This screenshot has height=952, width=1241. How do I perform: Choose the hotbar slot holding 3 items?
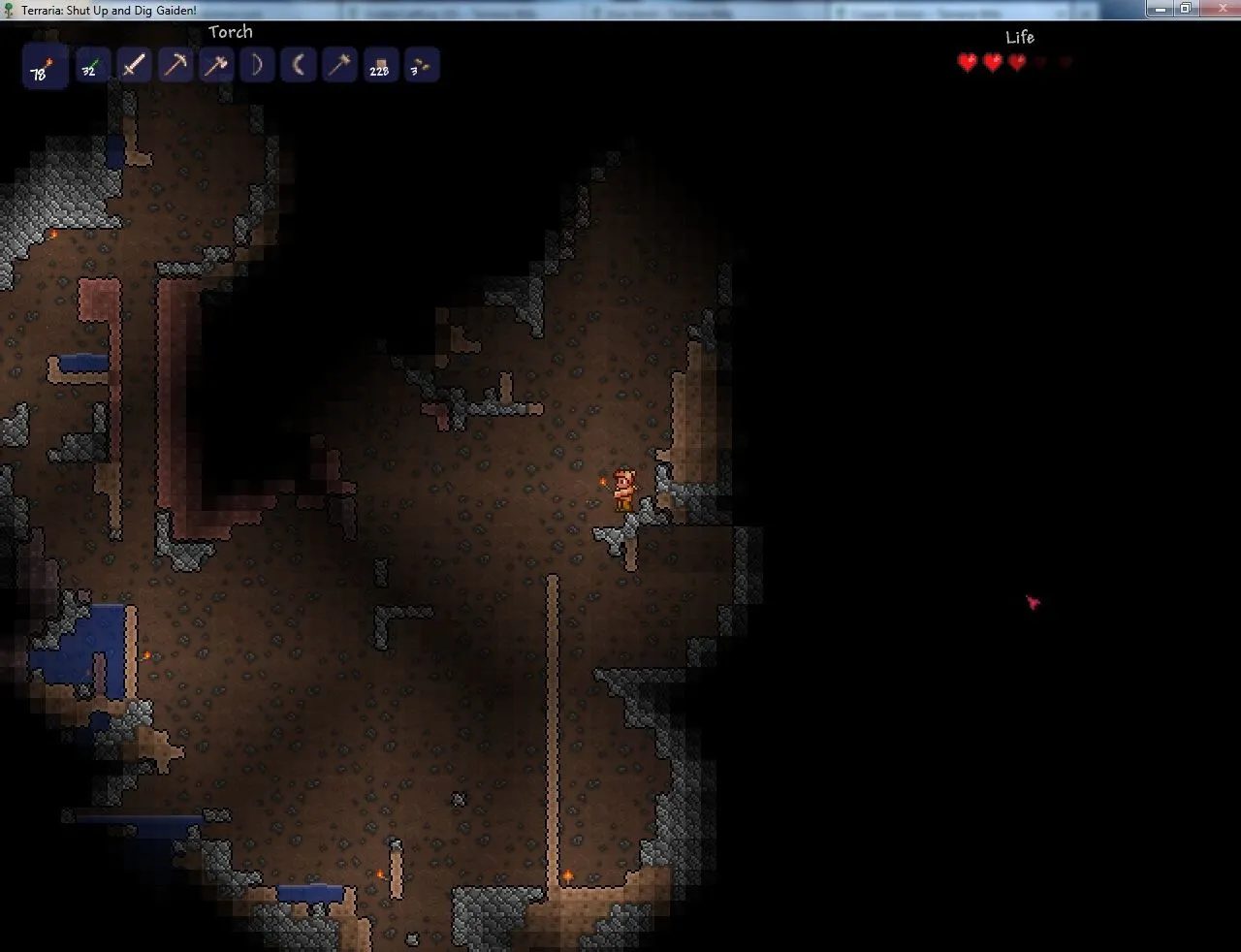click(x=422, y=66)
